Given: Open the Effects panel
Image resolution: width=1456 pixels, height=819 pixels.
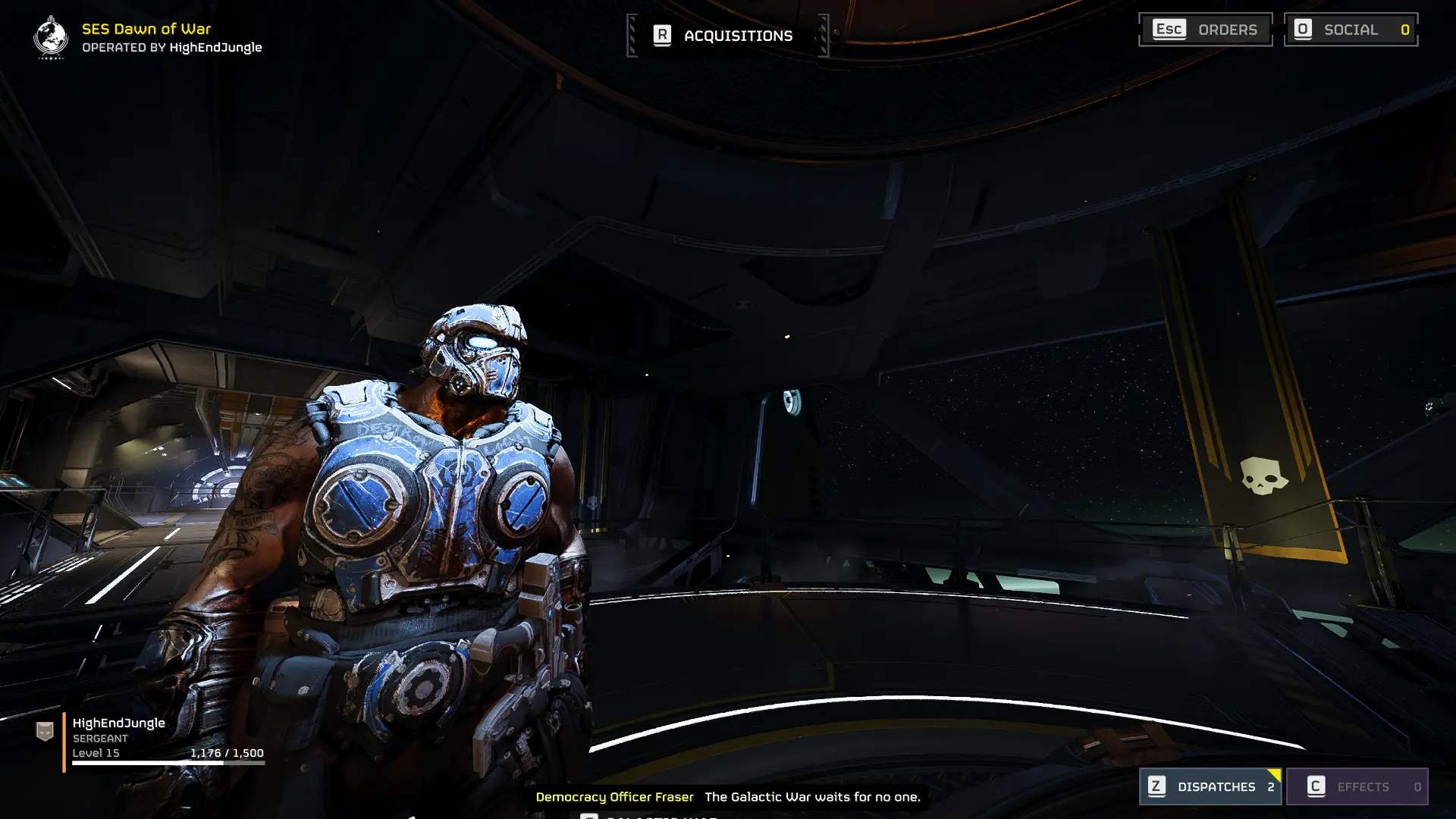Looking at the screenshot, I should (1357, 786).
